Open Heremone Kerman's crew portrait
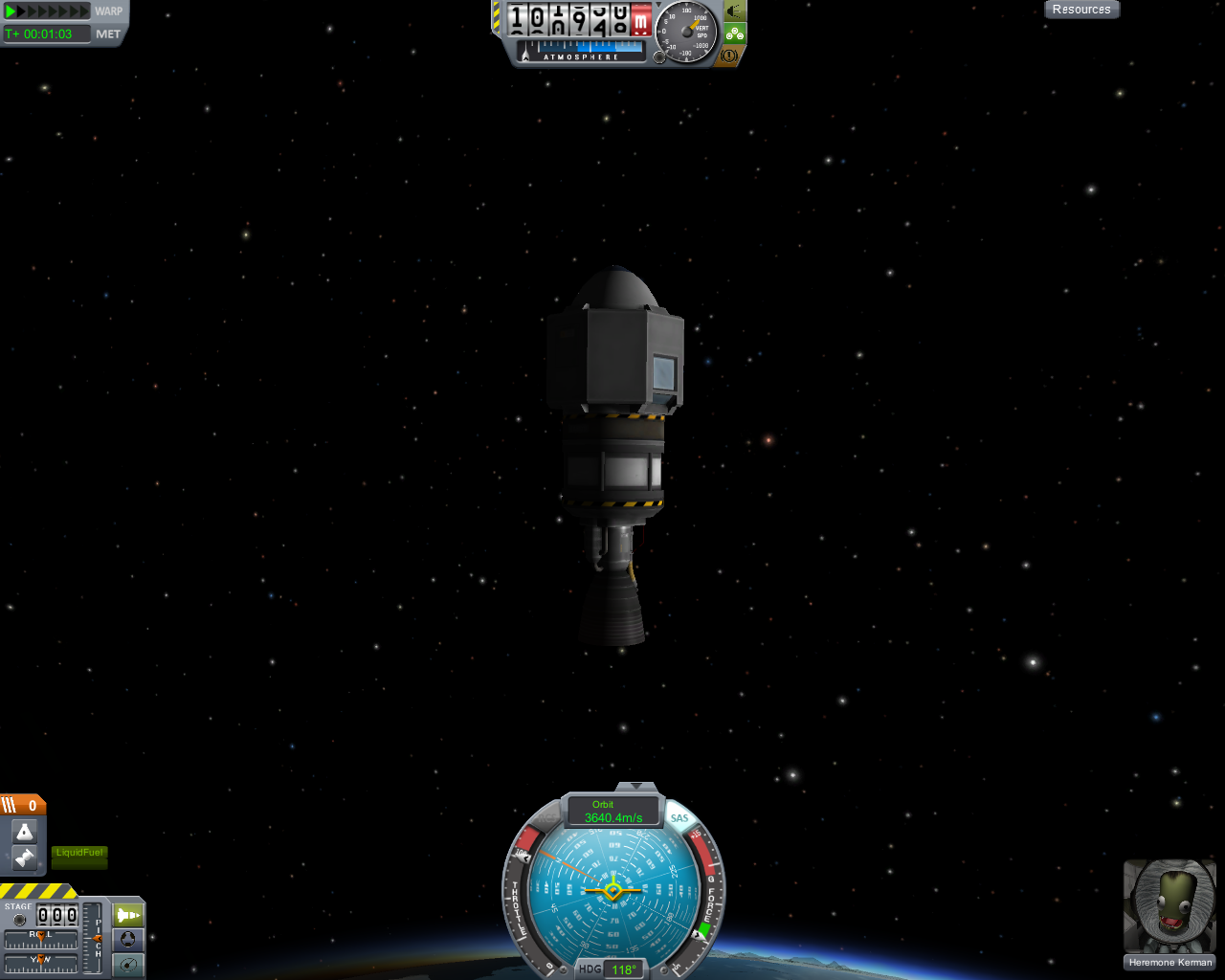This screenshot has width=1225, height=980. point(1169,906)
